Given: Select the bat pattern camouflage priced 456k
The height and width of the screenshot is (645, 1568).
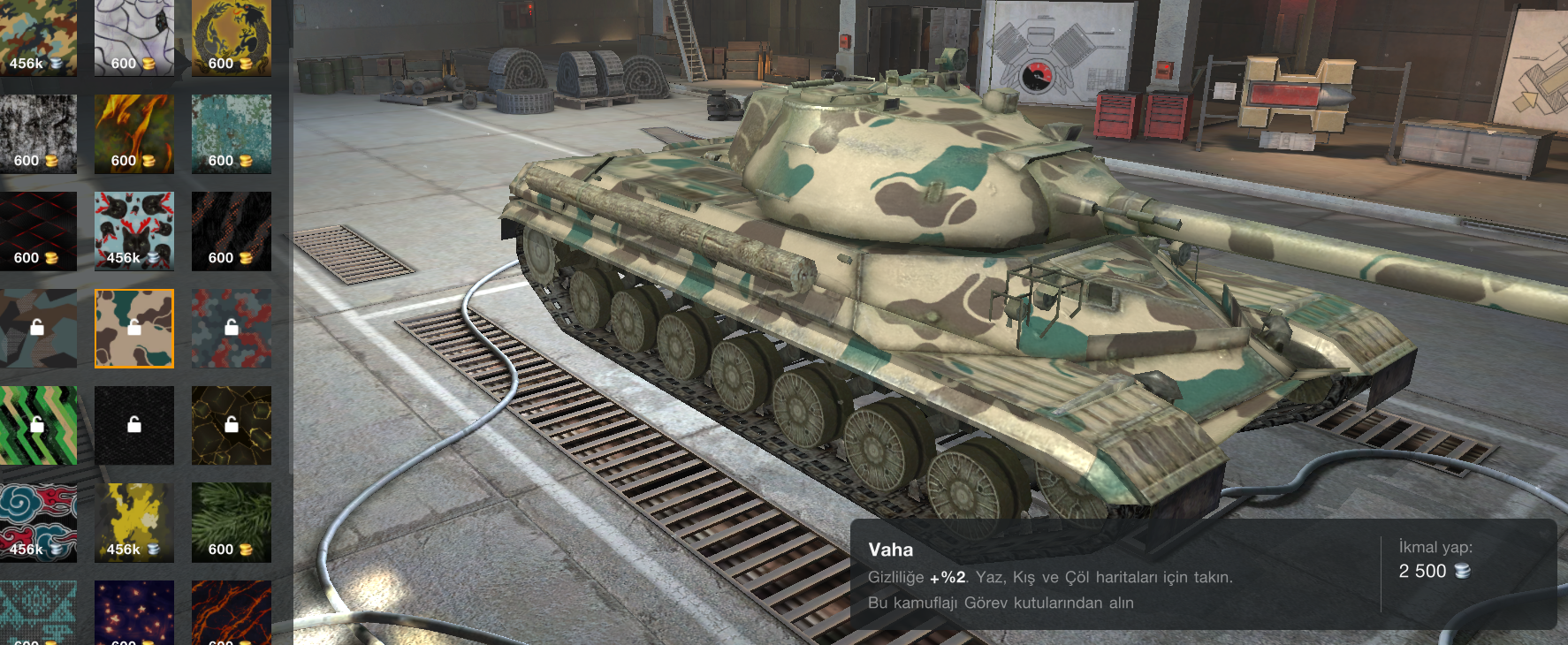Looking at the screenshot, I should click(x=133, y=230).
